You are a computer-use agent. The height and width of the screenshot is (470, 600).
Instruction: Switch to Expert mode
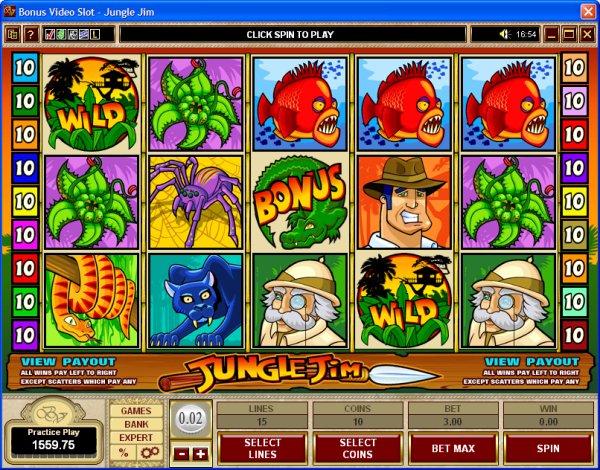pyautogui.click(x=135, y=438)
